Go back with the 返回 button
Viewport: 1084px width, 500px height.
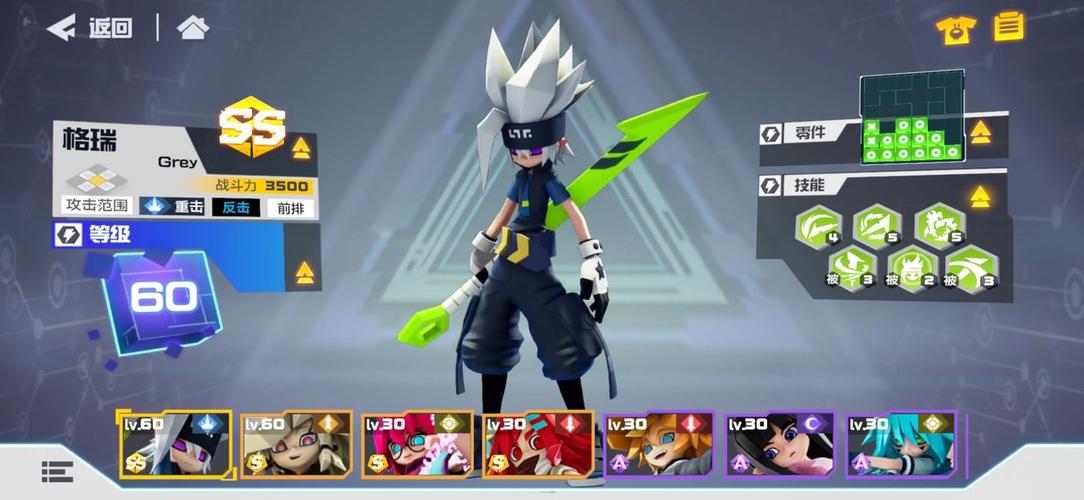tap(90, 28)
